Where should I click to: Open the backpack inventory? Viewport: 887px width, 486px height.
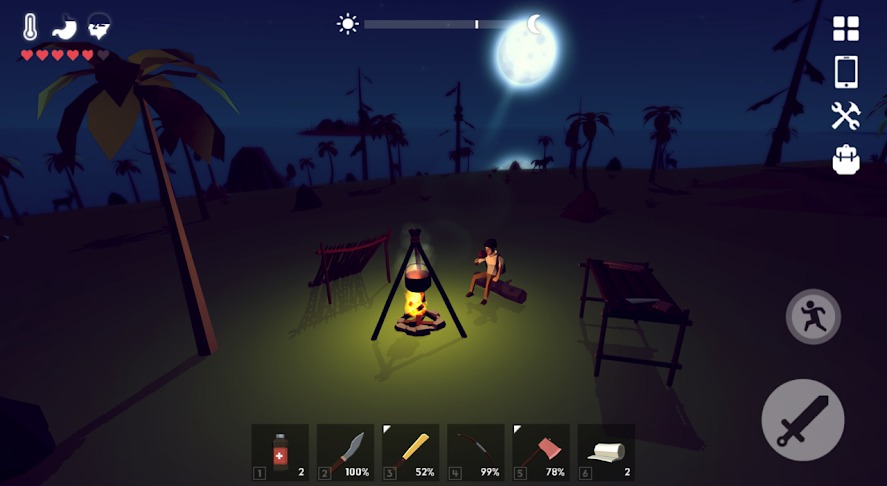tap(846, 159)
